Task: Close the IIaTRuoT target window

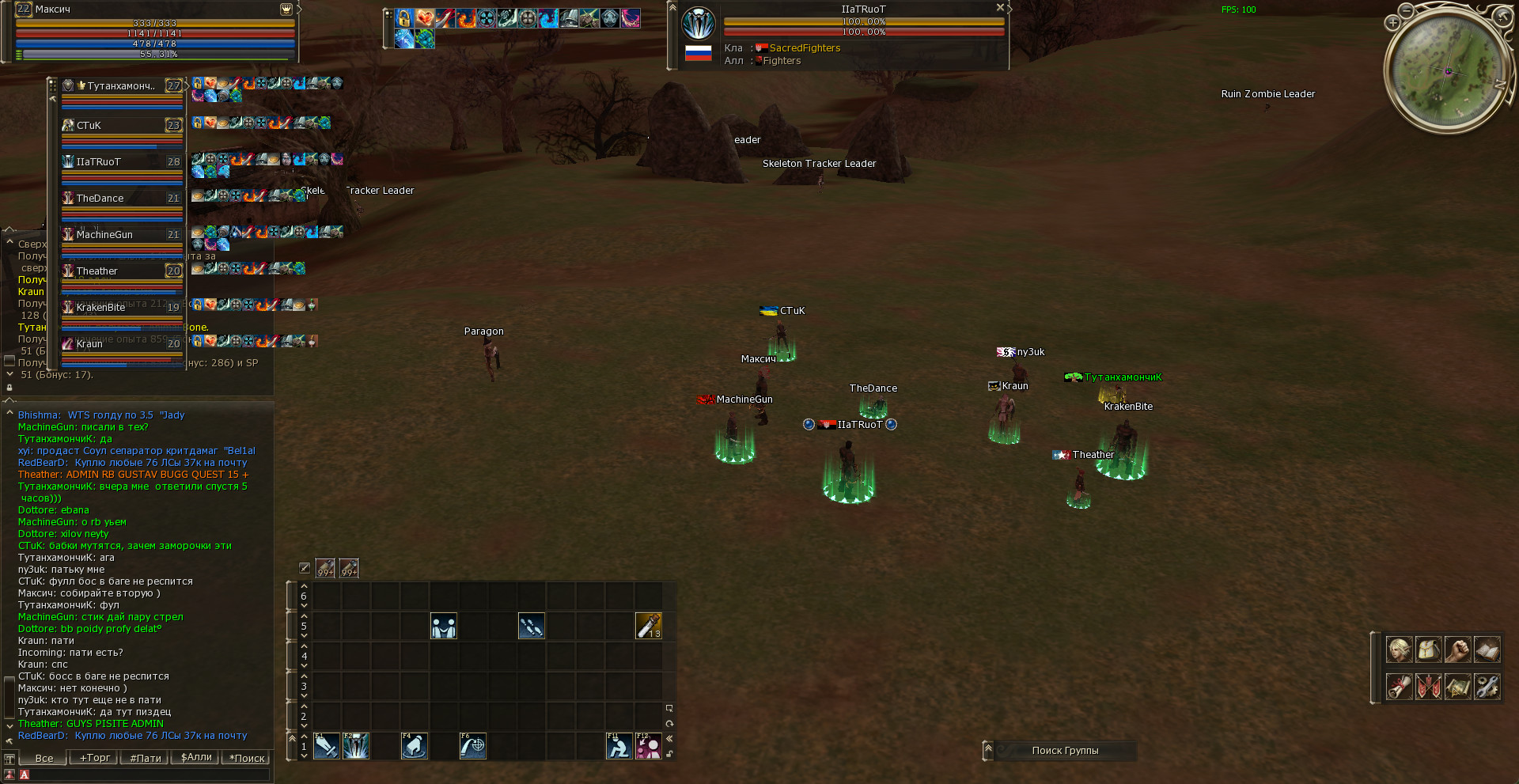Action: point(1000,7)
